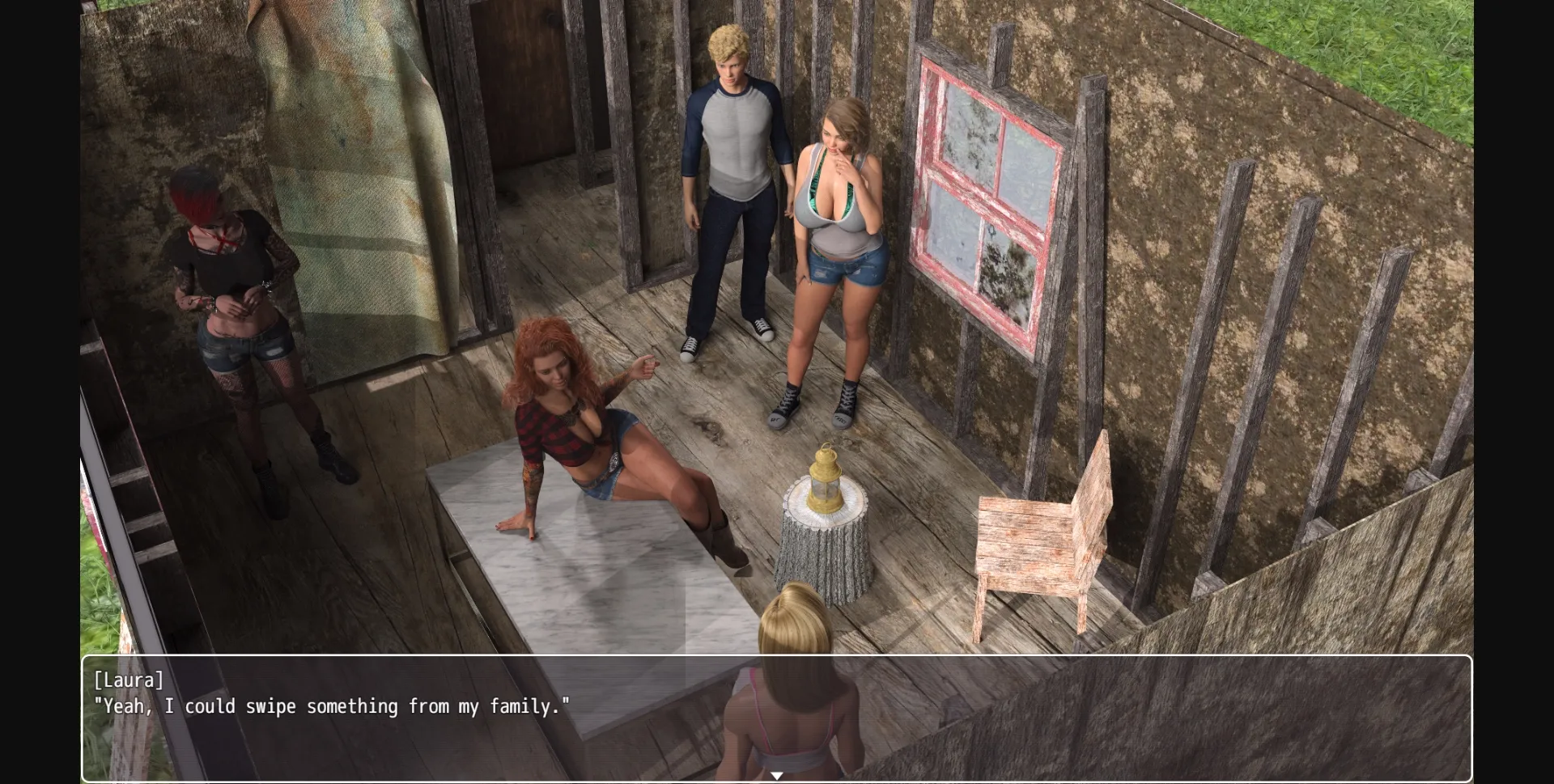Click the continue arrow below the dialogue
The image size is (1554, 784).
[x=777, y=774]
